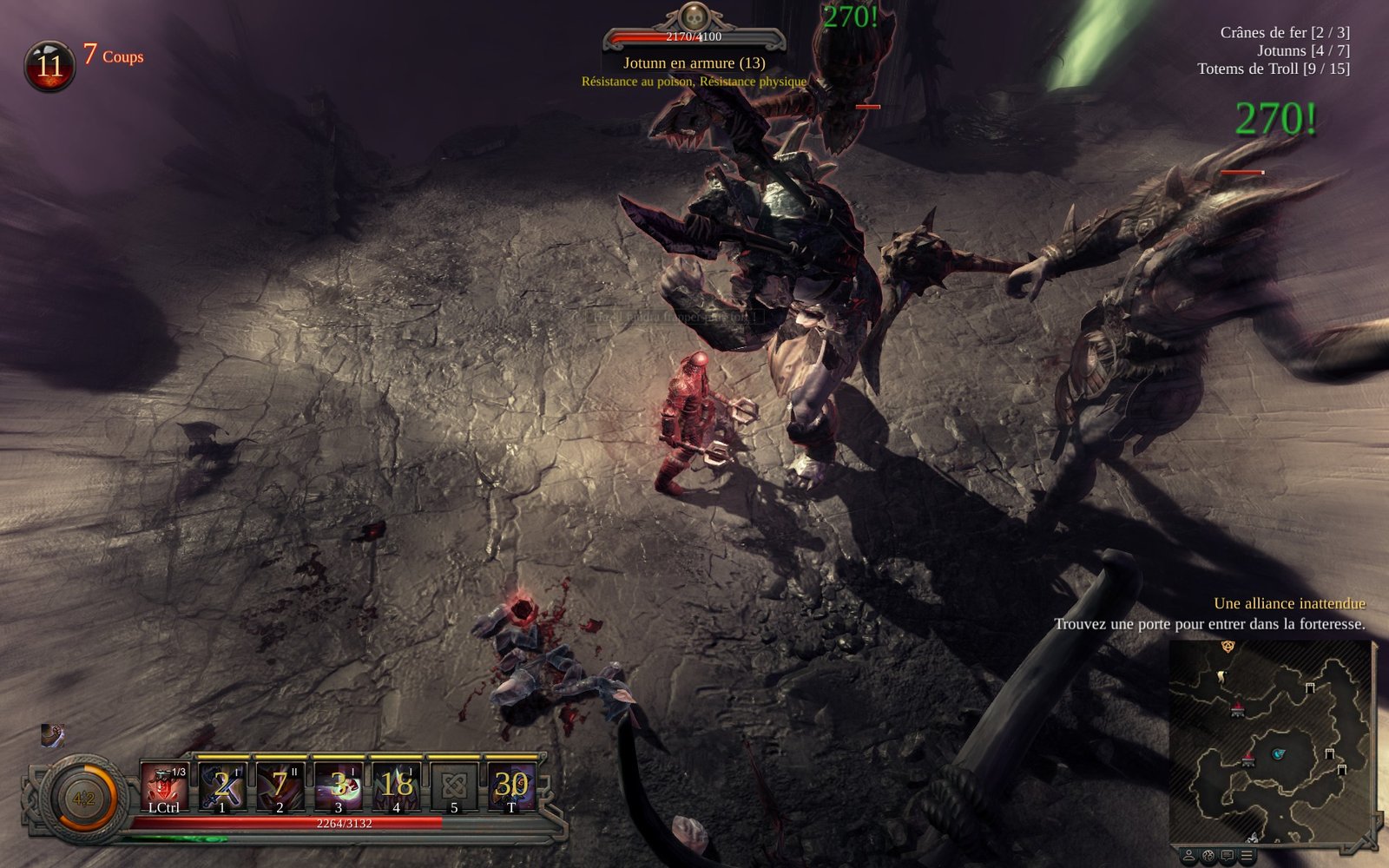The width and height of the screenshot is (1389, 868).
Task: Use the spiked claws skill in slot 4
Action: pos(396,786)
